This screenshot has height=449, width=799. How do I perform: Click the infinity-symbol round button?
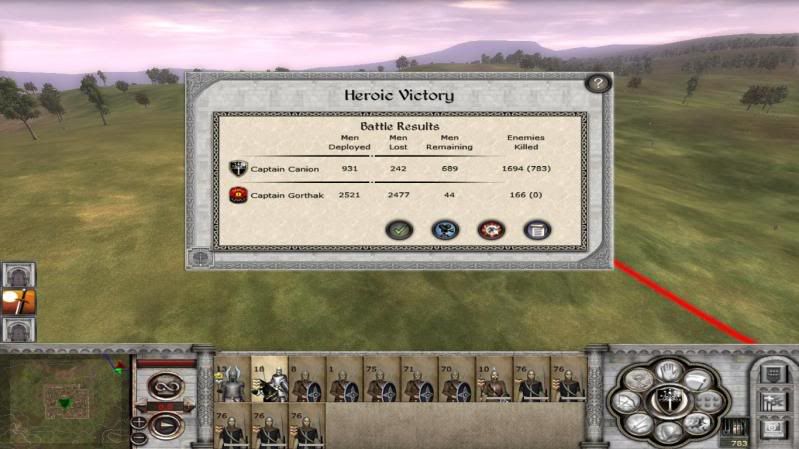click(164, 386)
